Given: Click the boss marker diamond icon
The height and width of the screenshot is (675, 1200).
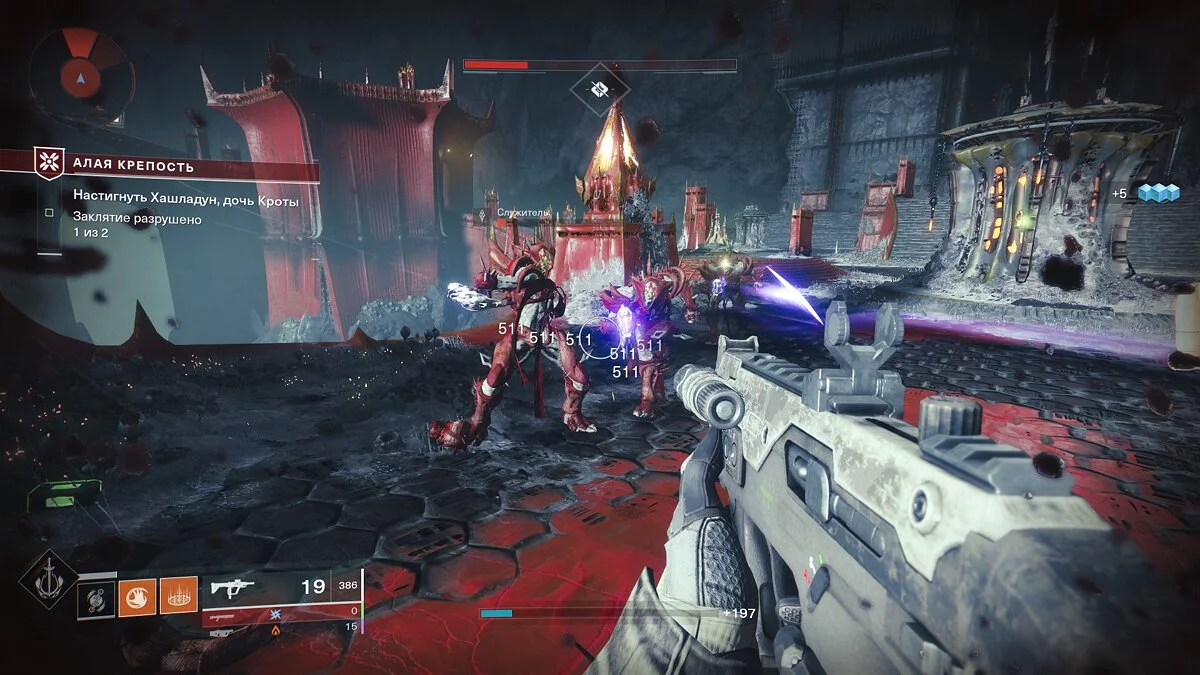Looking at the screenshot, I should click(x=600, y=90).
